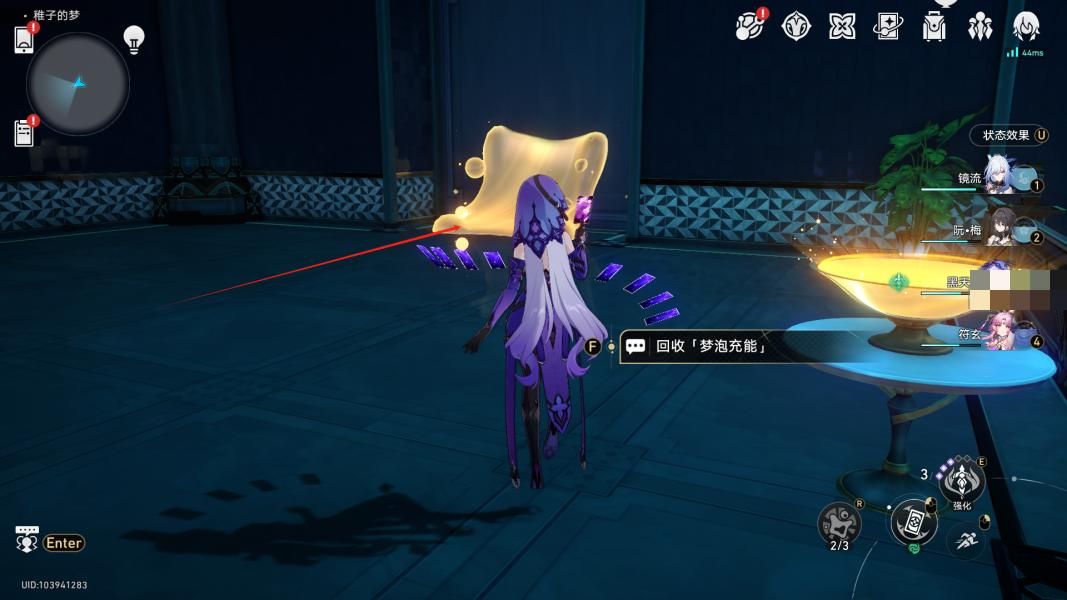This screenshot has height=600, width=1067.
Task: Open the mission log clipboard icon
Action: tap(24, 132)
